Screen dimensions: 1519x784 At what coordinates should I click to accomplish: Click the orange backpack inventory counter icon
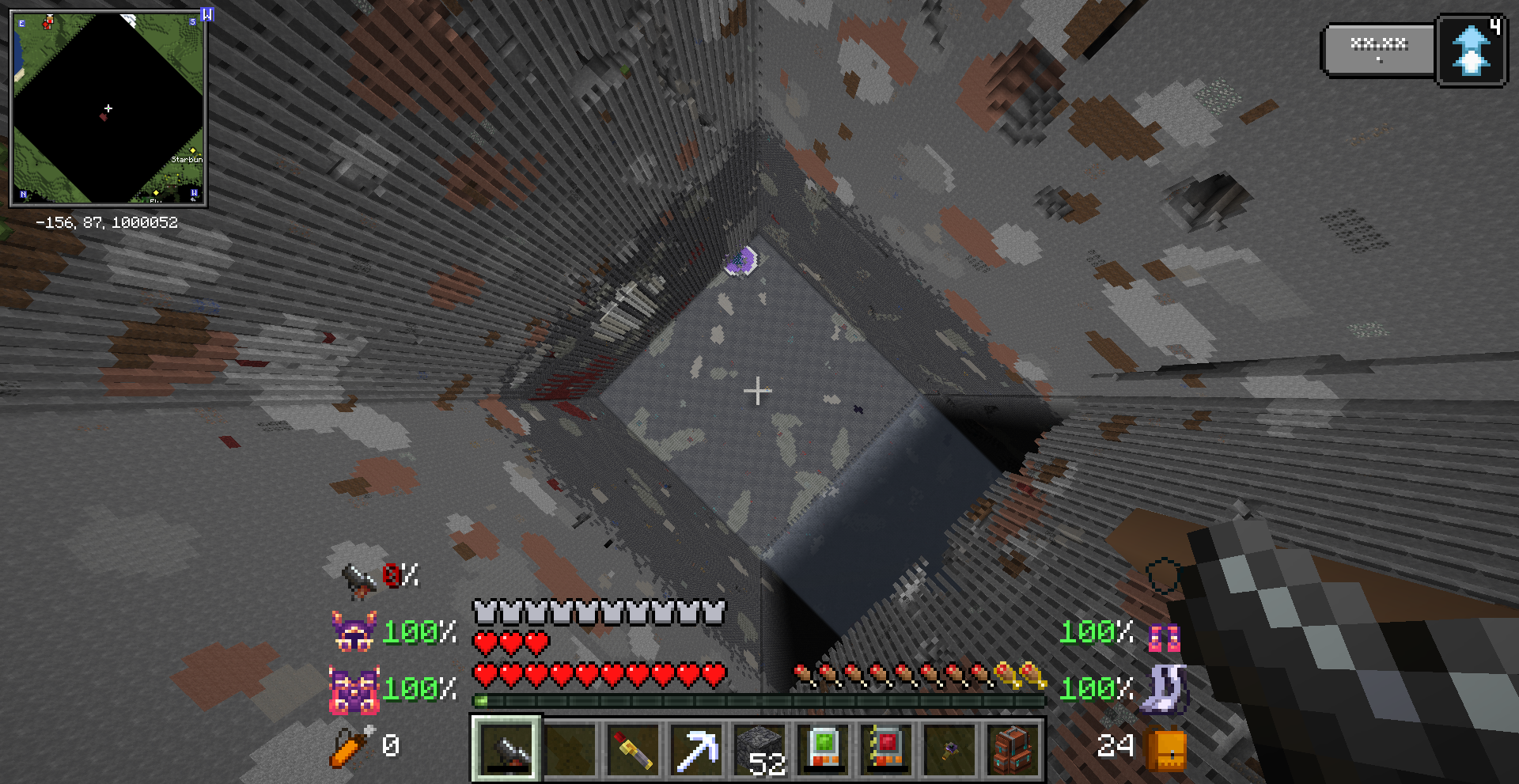pos(1168,748)
